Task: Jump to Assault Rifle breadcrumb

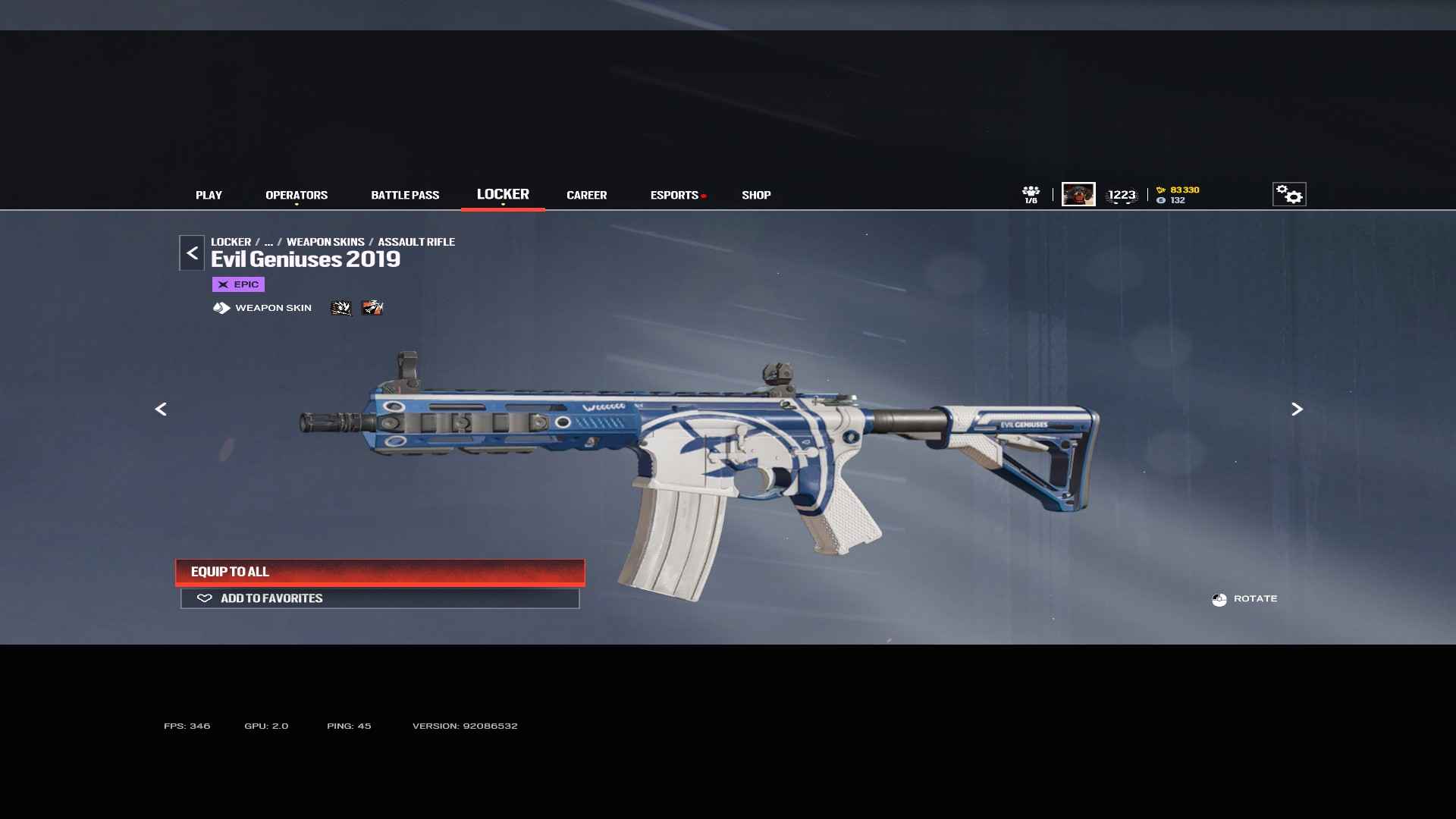Action: click(416, 242)
